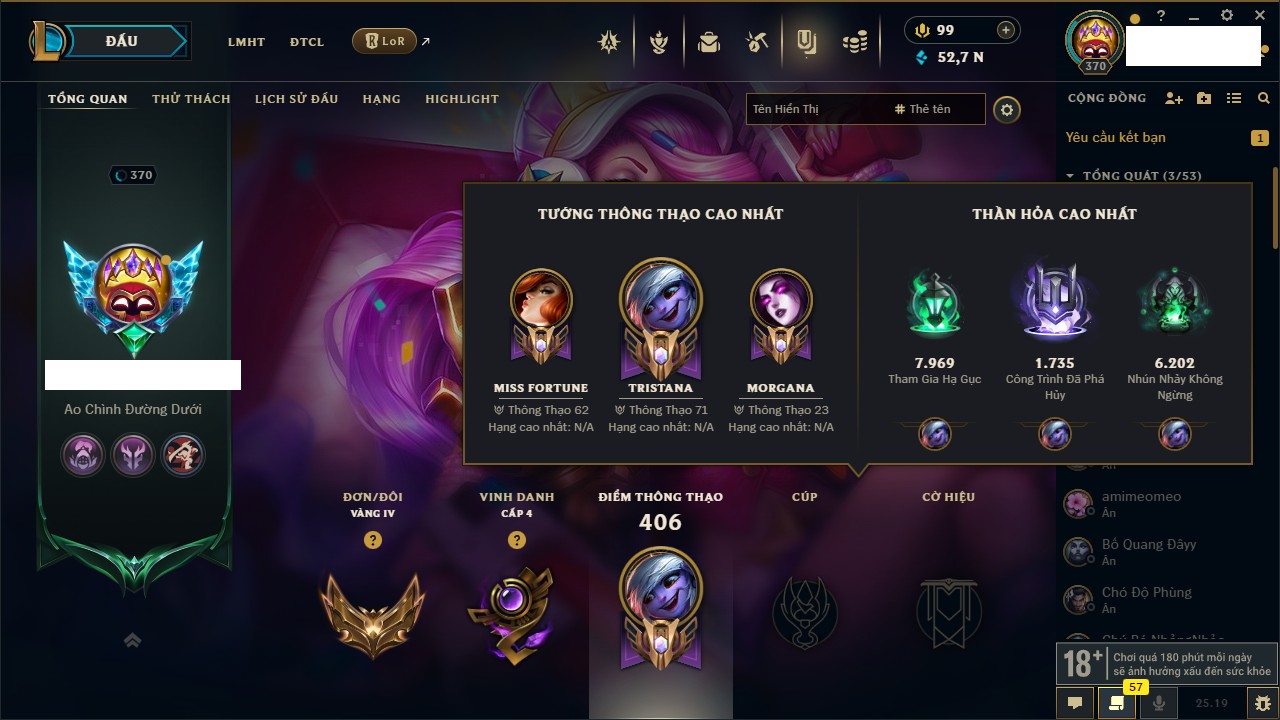Open profile settings gear next to search

point(1007,109)
